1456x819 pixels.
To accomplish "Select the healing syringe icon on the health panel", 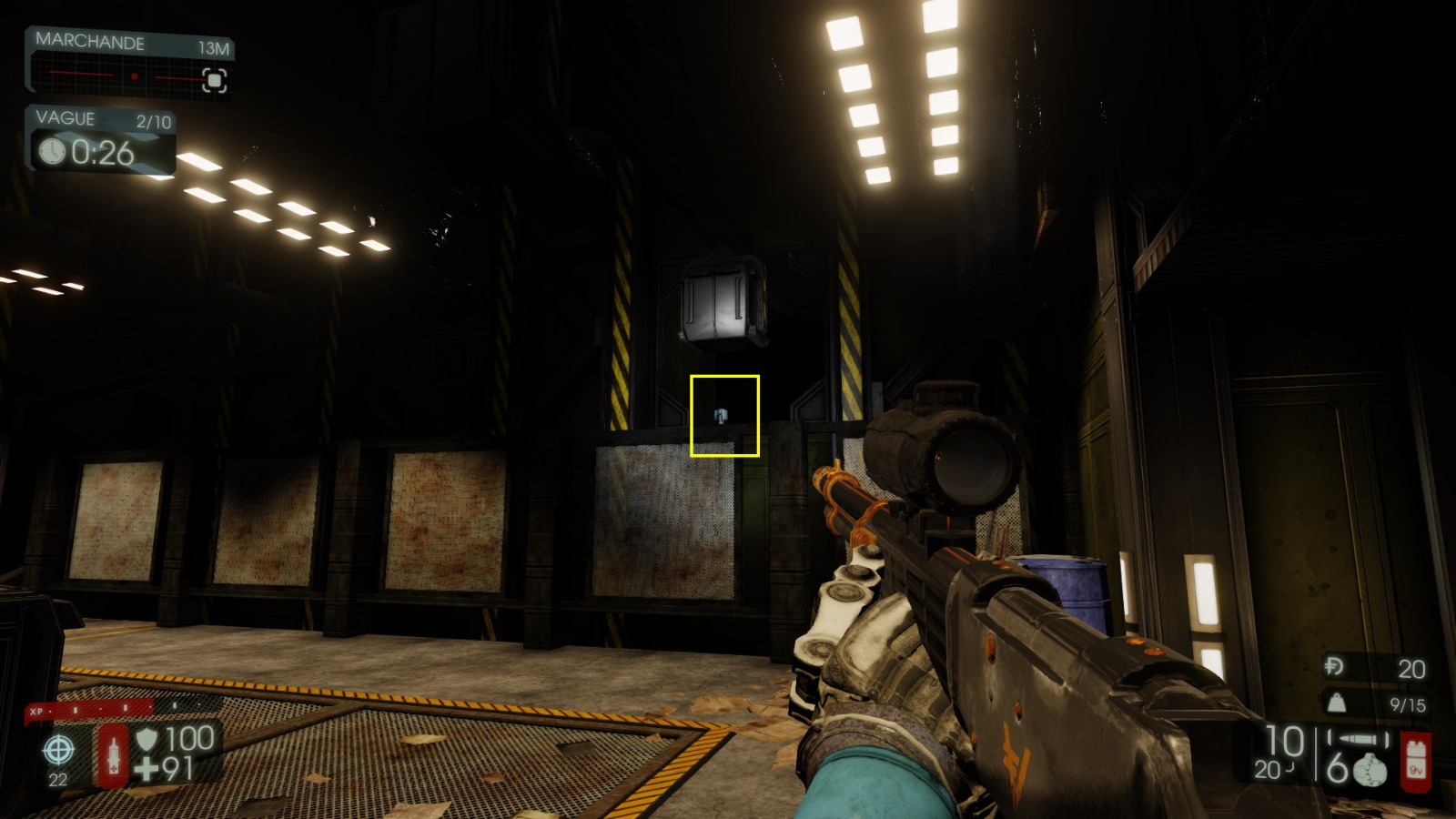I will click(113, 757).
